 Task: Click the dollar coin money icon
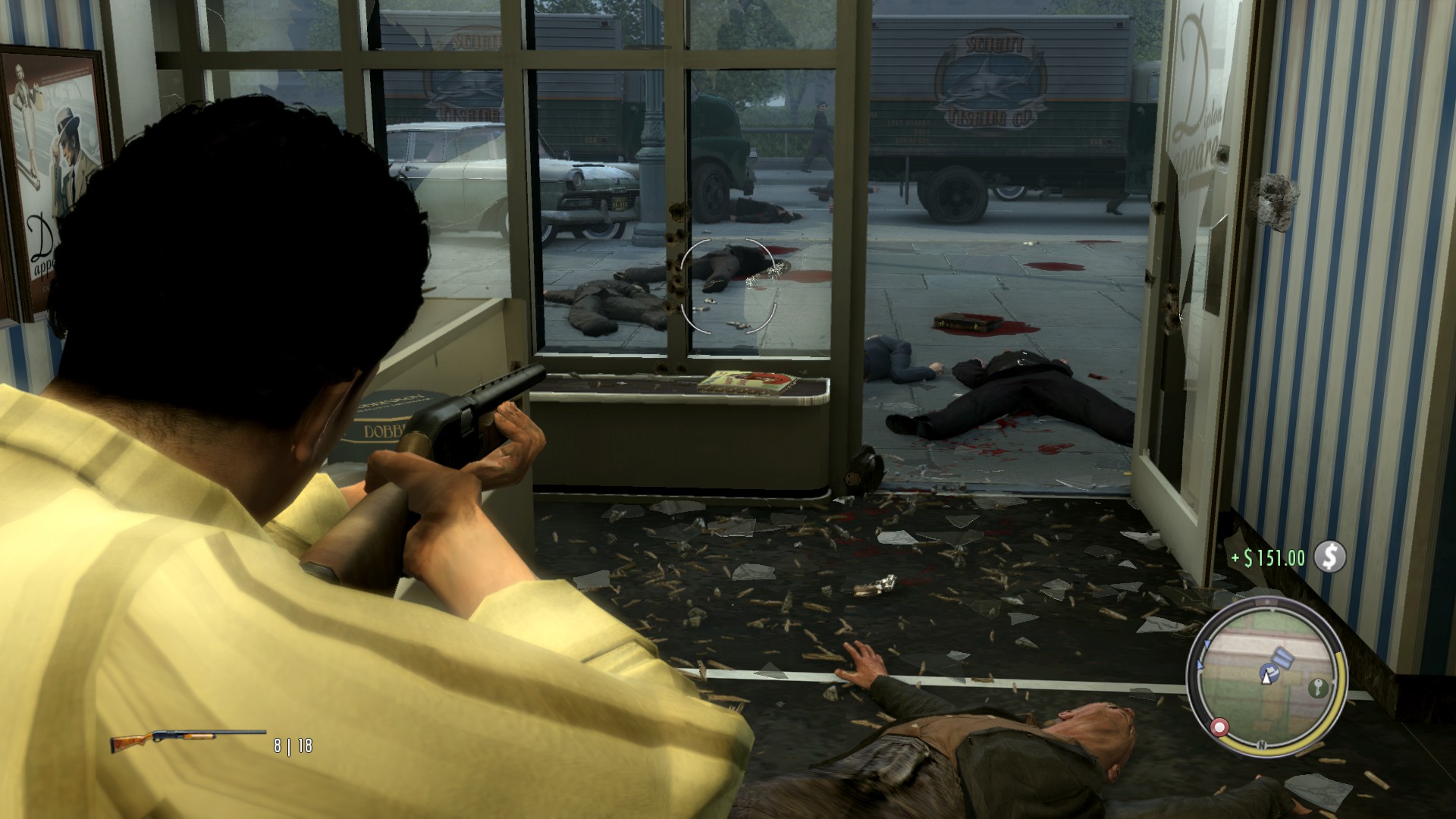pos(1329,557)
